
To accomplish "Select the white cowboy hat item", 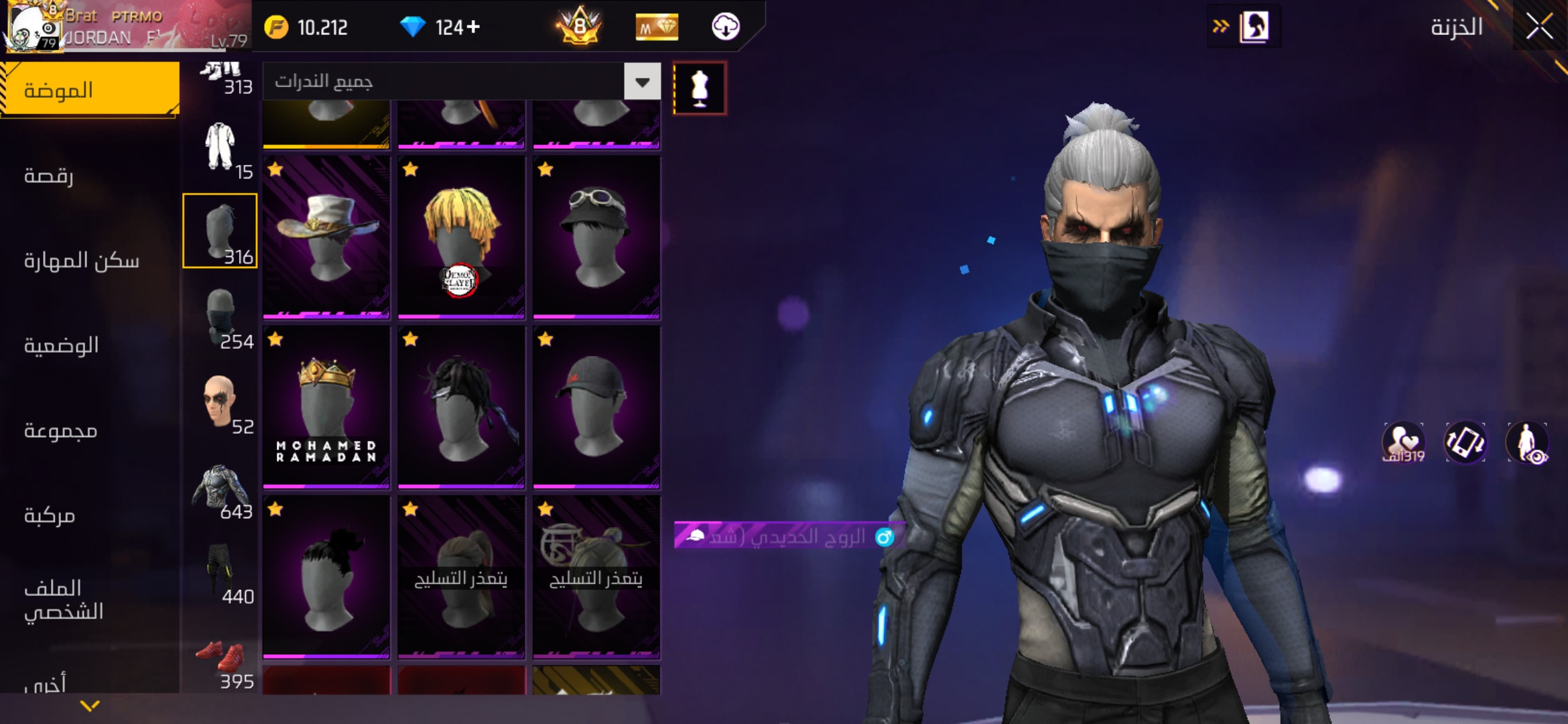I will point(326,237).
